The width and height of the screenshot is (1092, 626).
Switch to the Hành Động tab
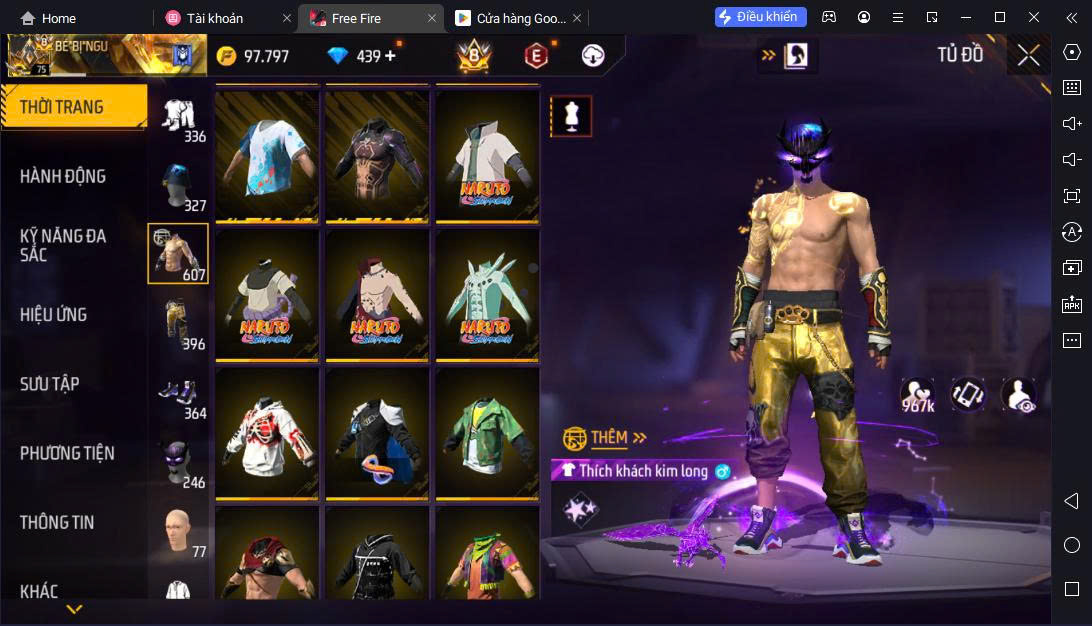point(63,176)
